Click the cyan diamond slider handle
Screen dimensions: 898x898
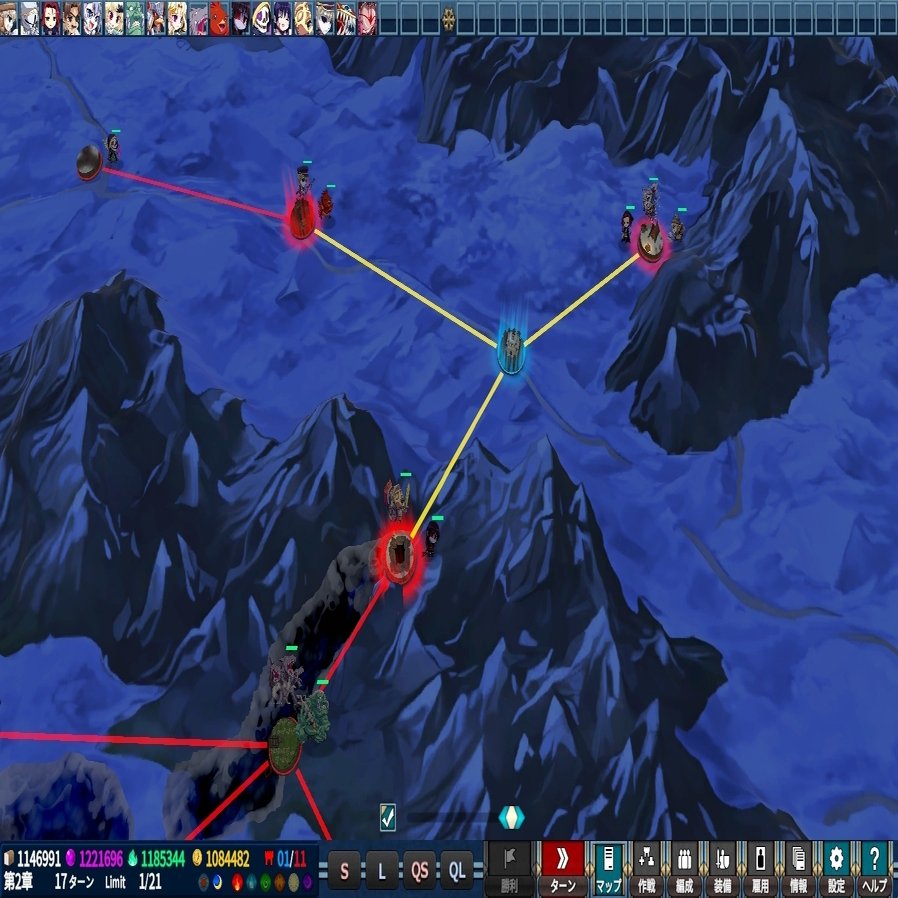[512, 817]
